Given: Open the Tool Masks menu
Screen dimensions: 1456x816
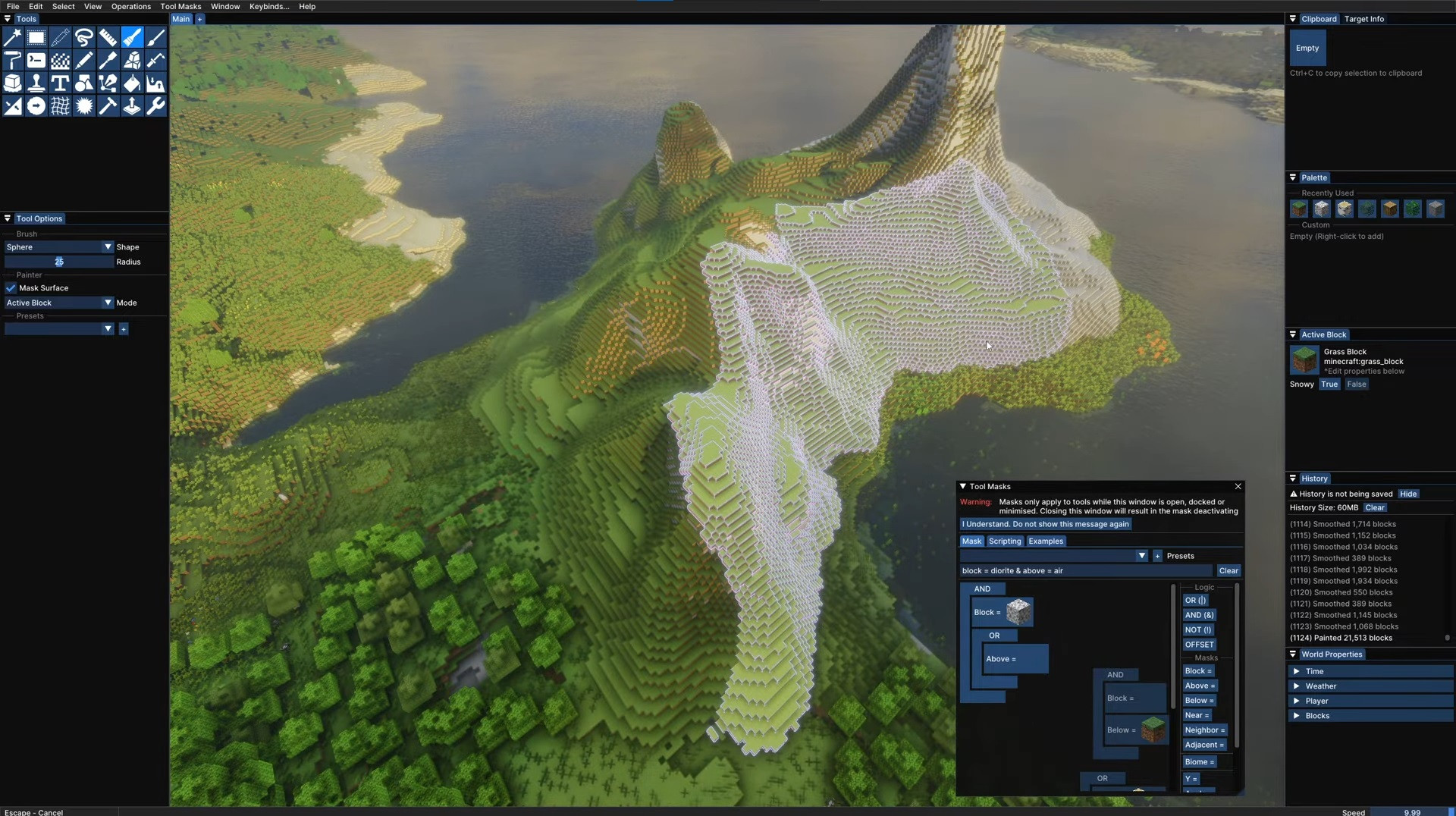Looking at the screenshot, I should pos(180,6).
